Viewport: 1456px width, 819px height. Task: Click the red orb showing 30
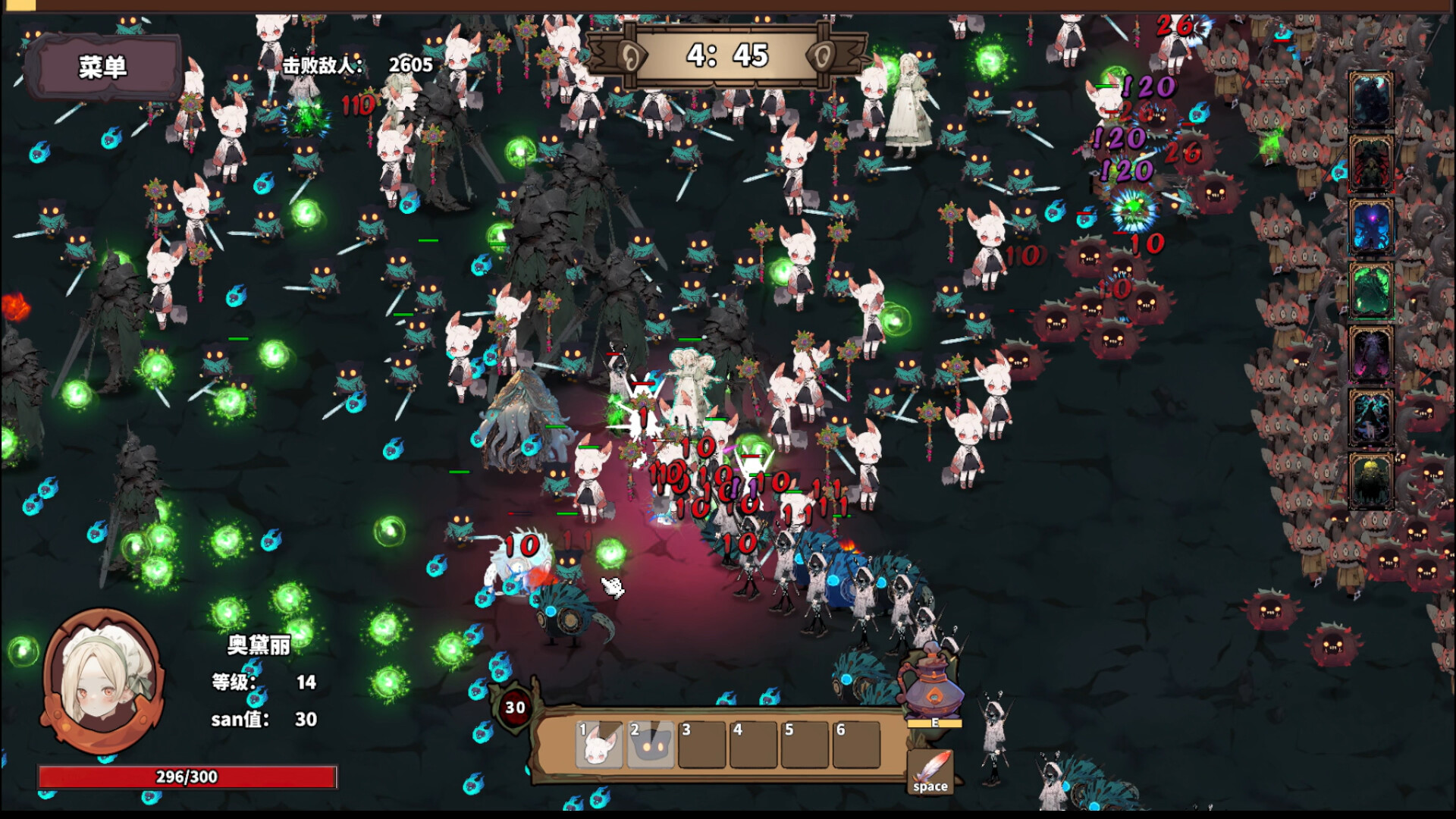(515, 708)
